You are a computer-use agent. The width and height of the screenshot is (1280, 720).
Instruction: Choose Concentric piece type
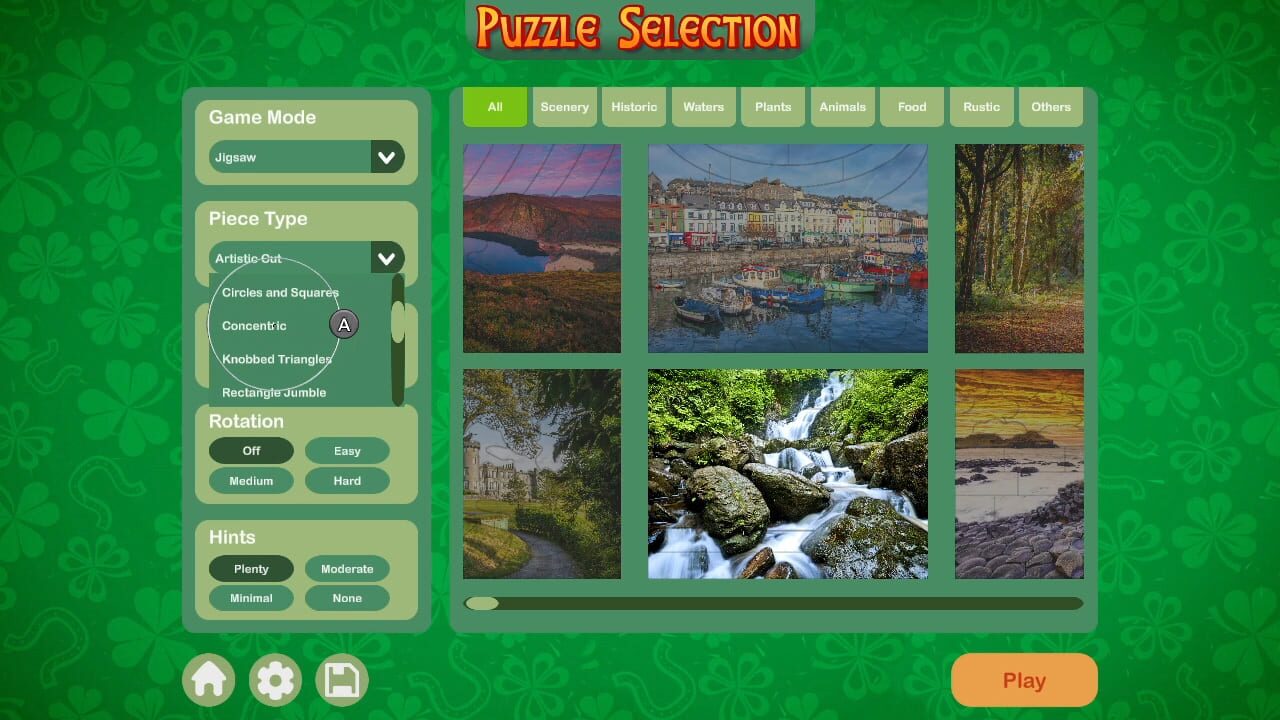click(253, 325)
